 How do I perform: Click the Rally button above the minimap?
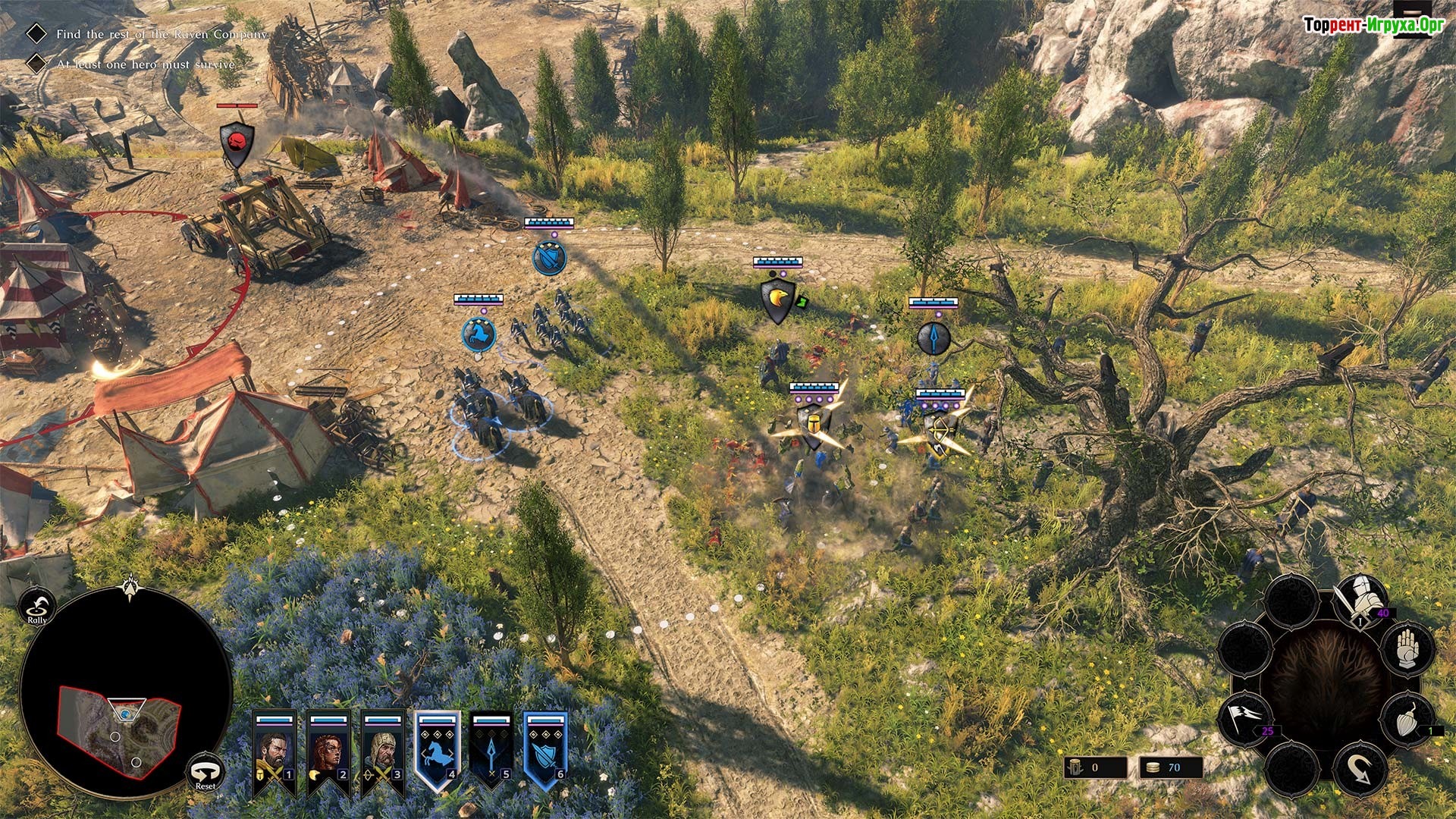(x=37, y=605)
